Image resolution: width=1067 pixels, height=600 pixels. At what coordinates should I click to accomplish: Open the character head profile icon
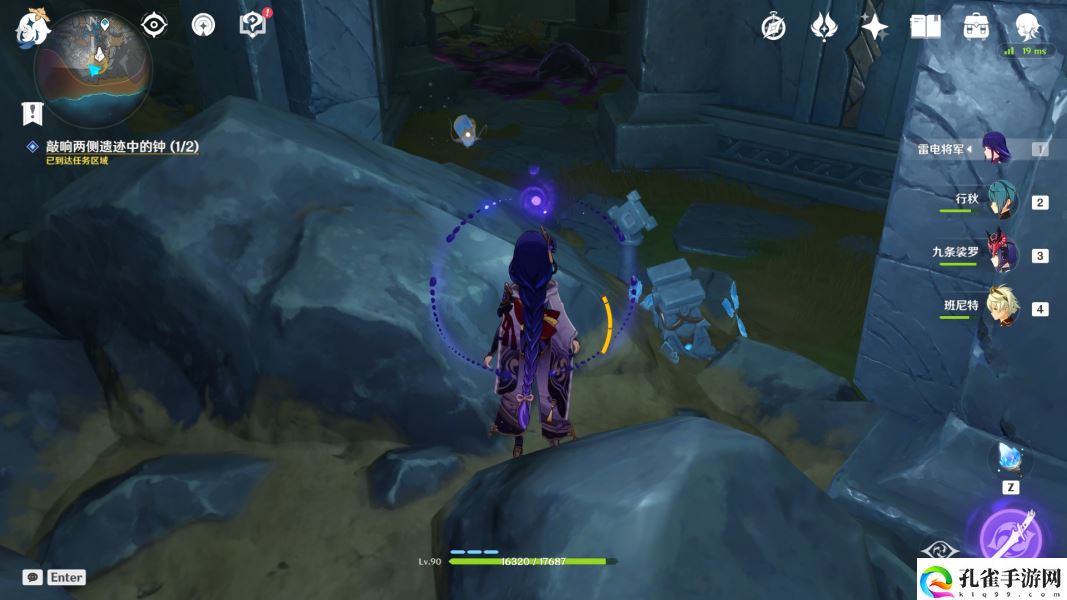1026,26
